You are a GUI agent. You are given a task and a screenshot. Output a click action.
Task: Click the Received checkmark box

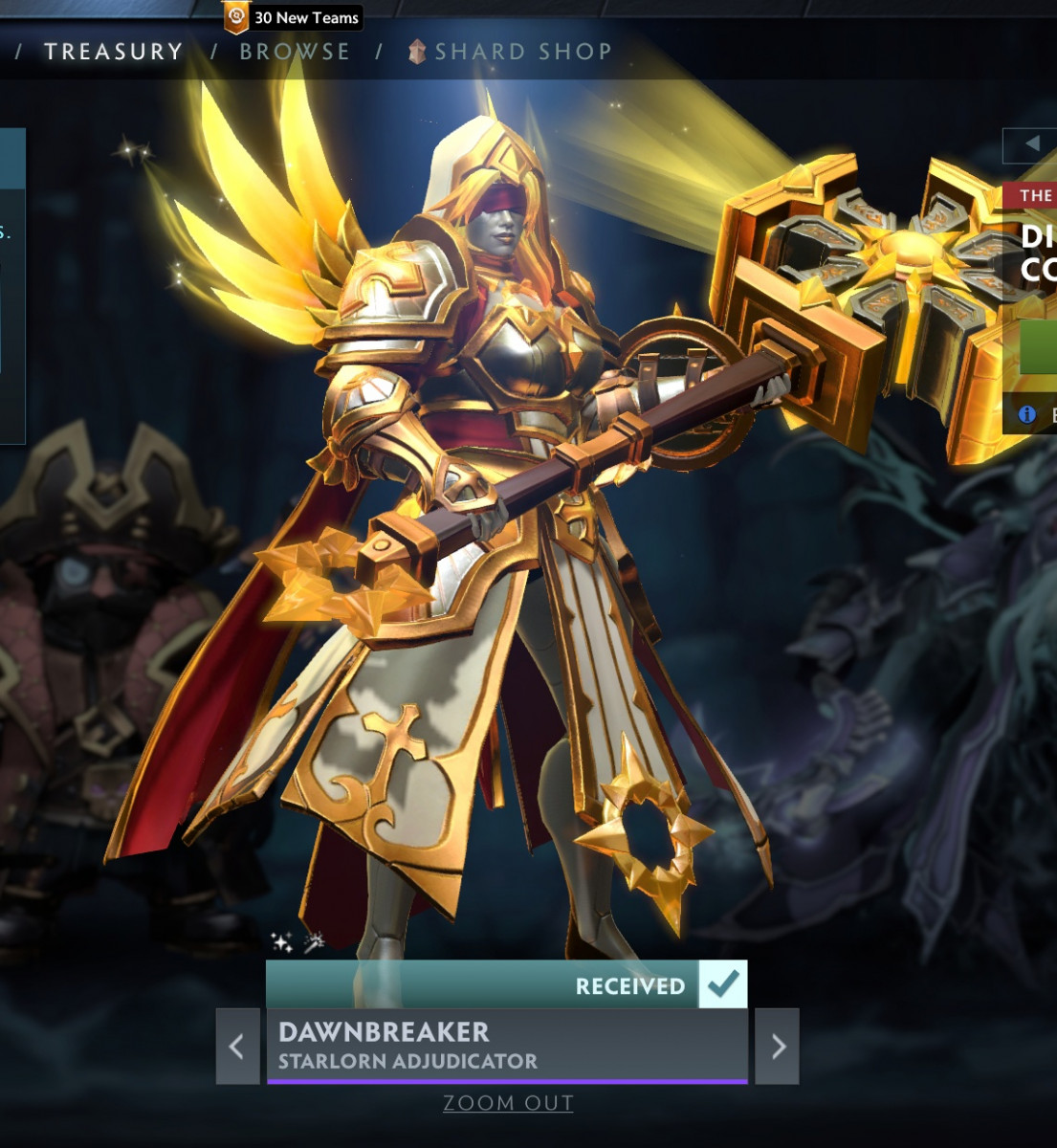[x=723, y=984]
